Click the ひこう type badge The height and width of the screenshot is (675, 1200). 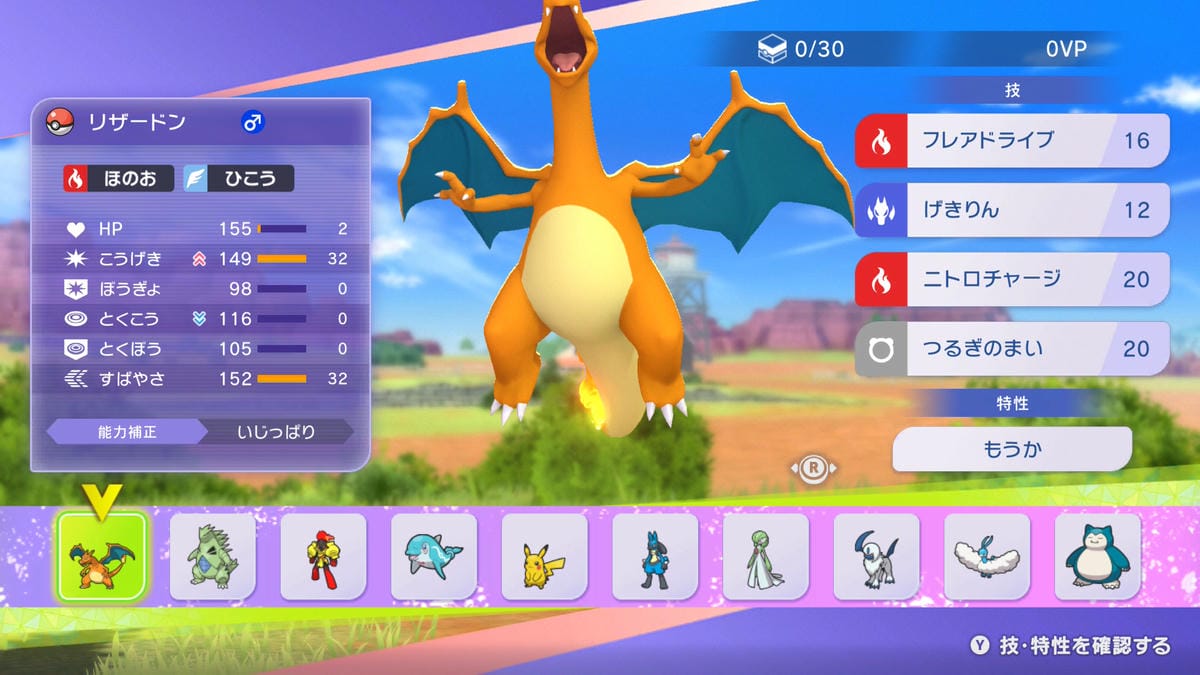pyautogui.click(x=238, y=179)
